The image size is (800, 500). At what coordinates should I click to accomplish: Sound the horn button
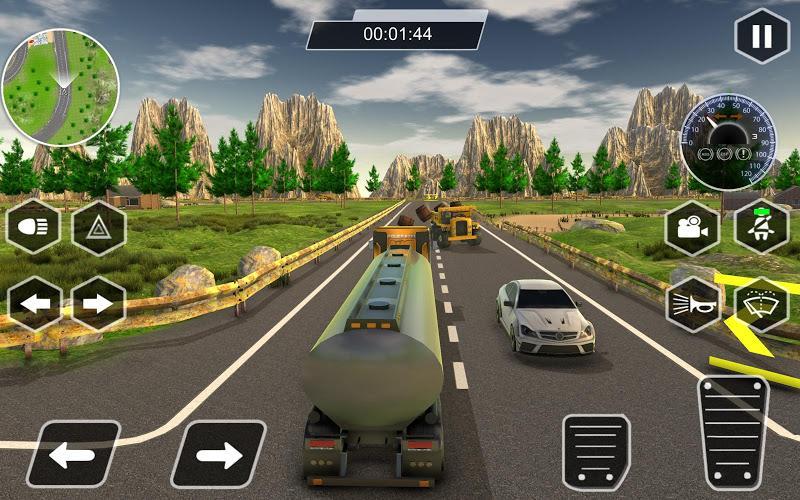pyautogui.click(x=692, y=303)
